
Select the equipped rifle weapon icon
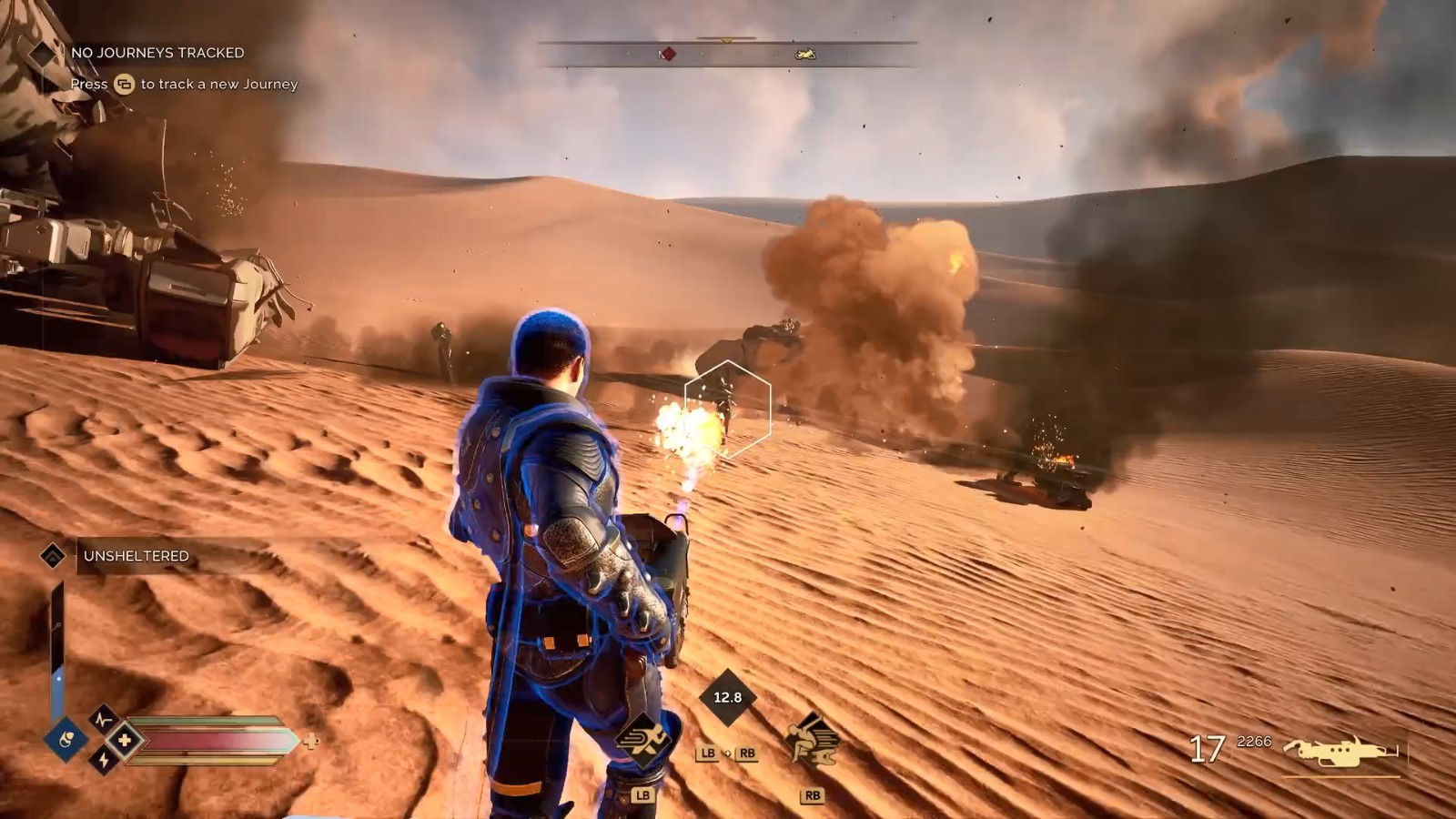1340,752
